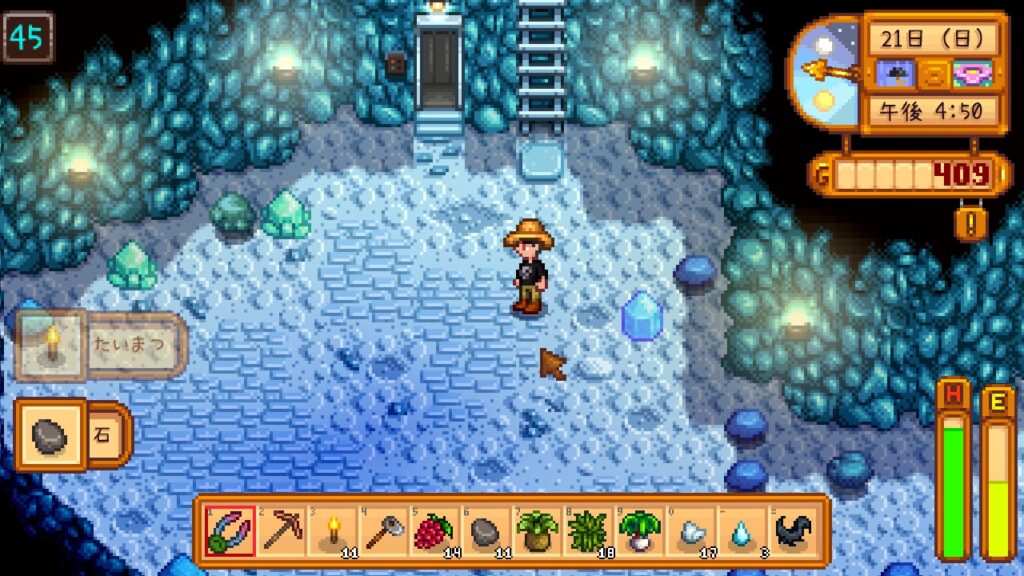Choose the blue teardrop item slot
This screenshot has width=1024, height=576.
(742, 531)
